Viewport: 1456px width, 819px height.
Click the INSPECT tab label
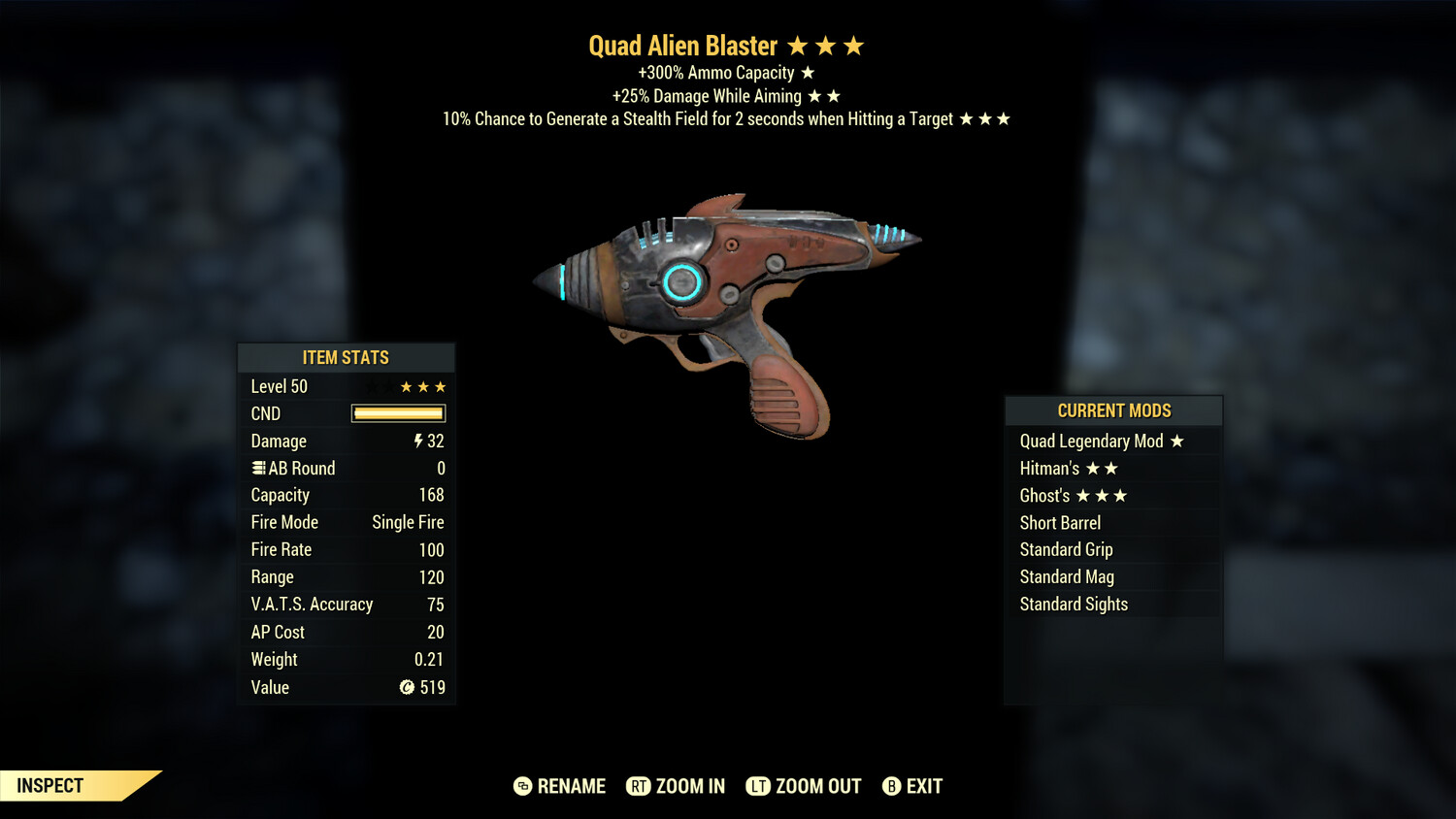pyautogui.click(x=50, y=785)
